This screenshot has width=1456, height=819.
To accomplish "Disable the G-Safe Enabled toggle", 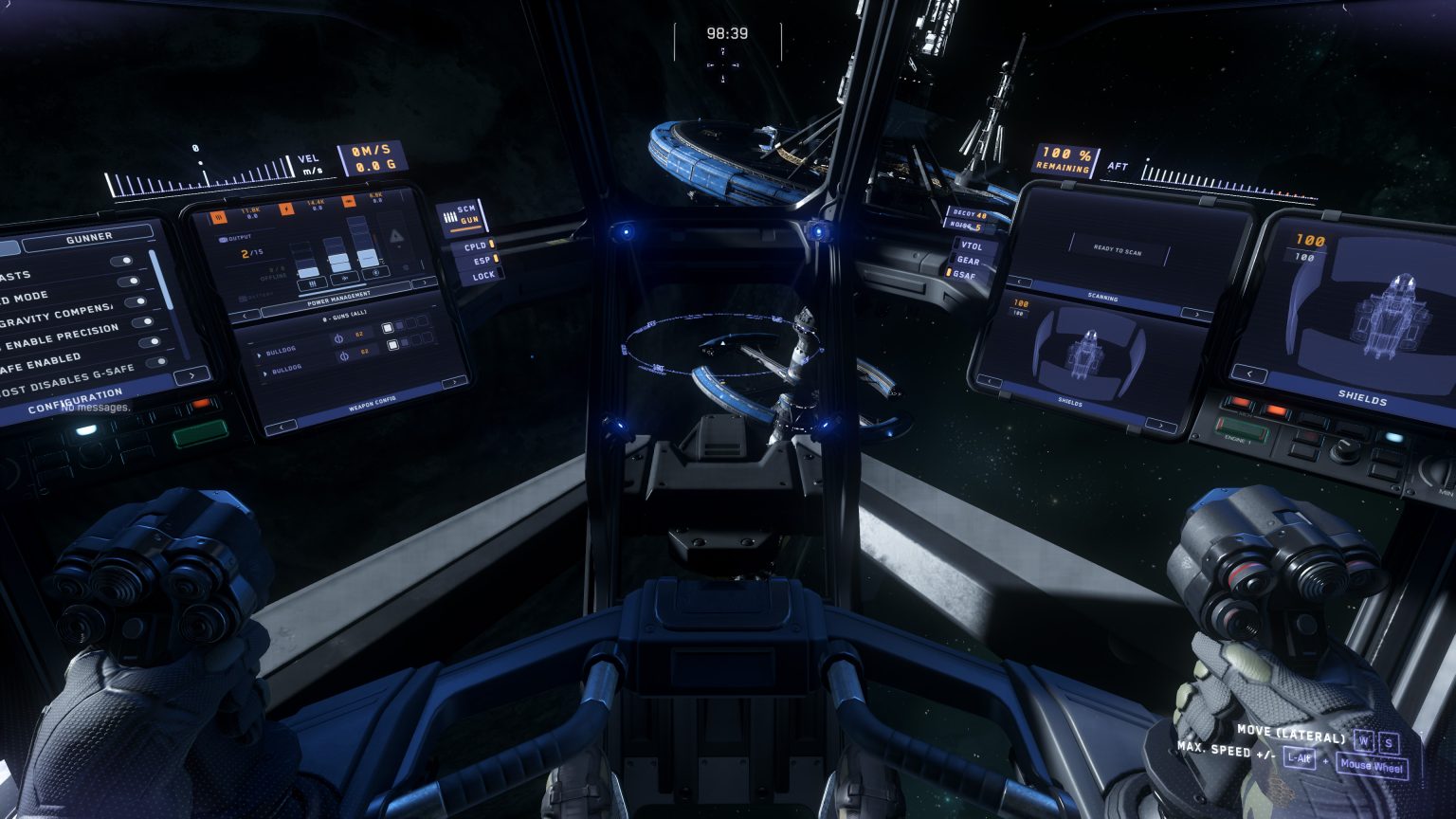I will [149, 342].
